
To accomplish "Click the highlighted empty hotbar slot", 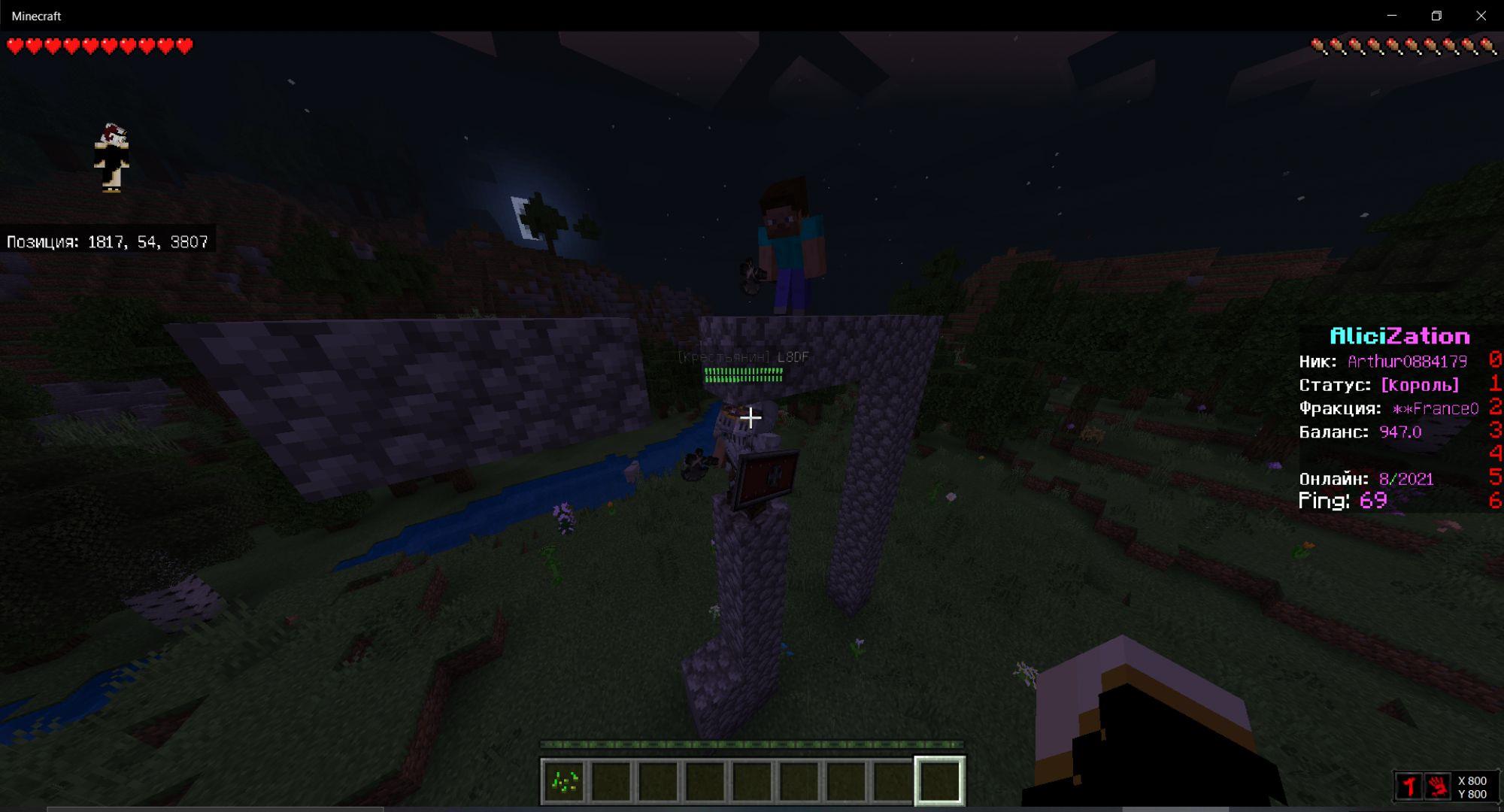I will (x=939, y=782).
